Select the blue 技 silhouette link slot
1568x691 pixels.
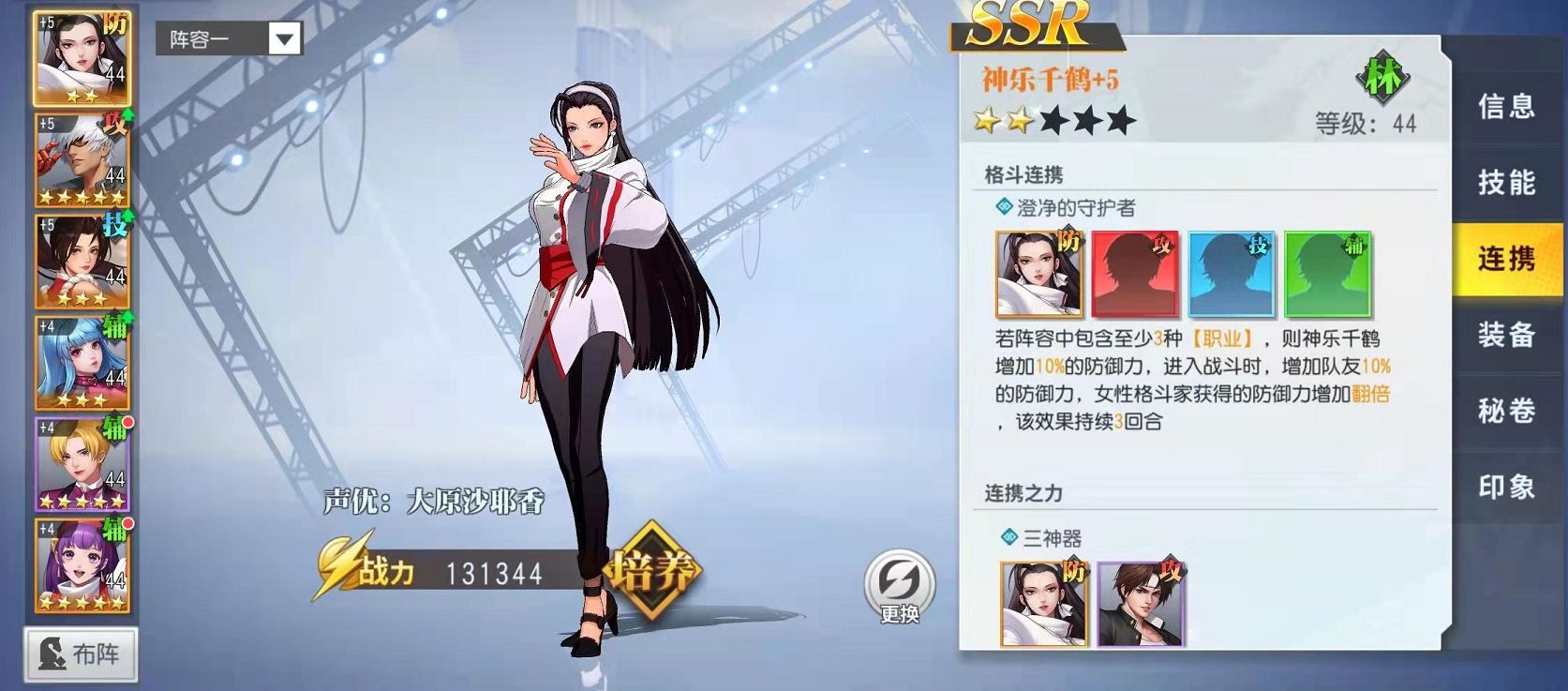click(x=1232, y=274)
